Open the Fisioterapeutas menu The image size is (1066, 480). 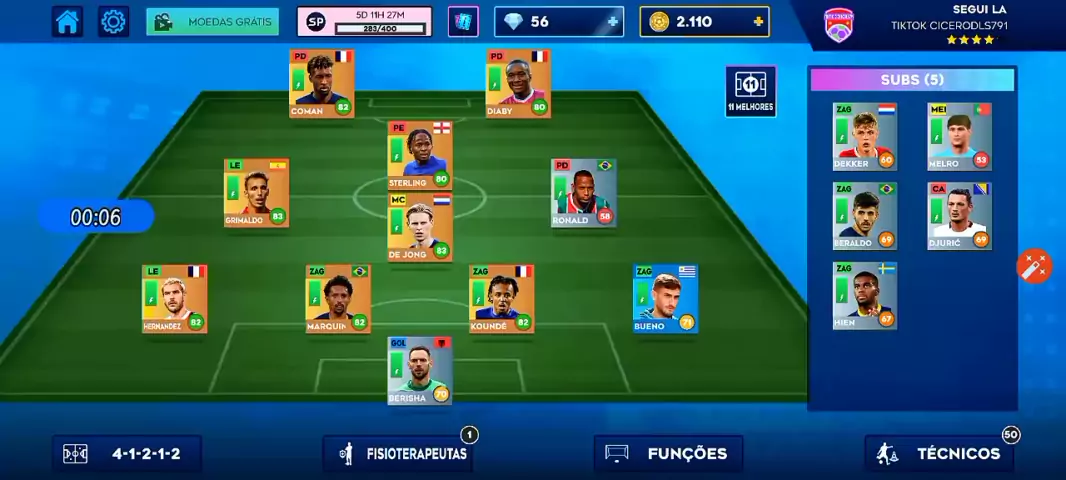tap(399, 454)
